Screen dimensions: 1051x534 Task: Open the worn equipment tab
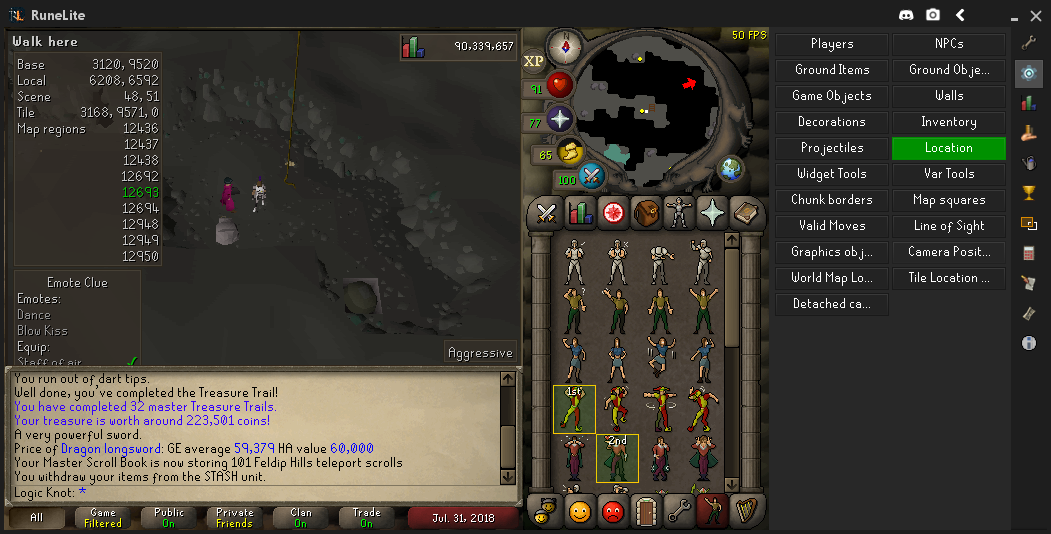[680, 212]
